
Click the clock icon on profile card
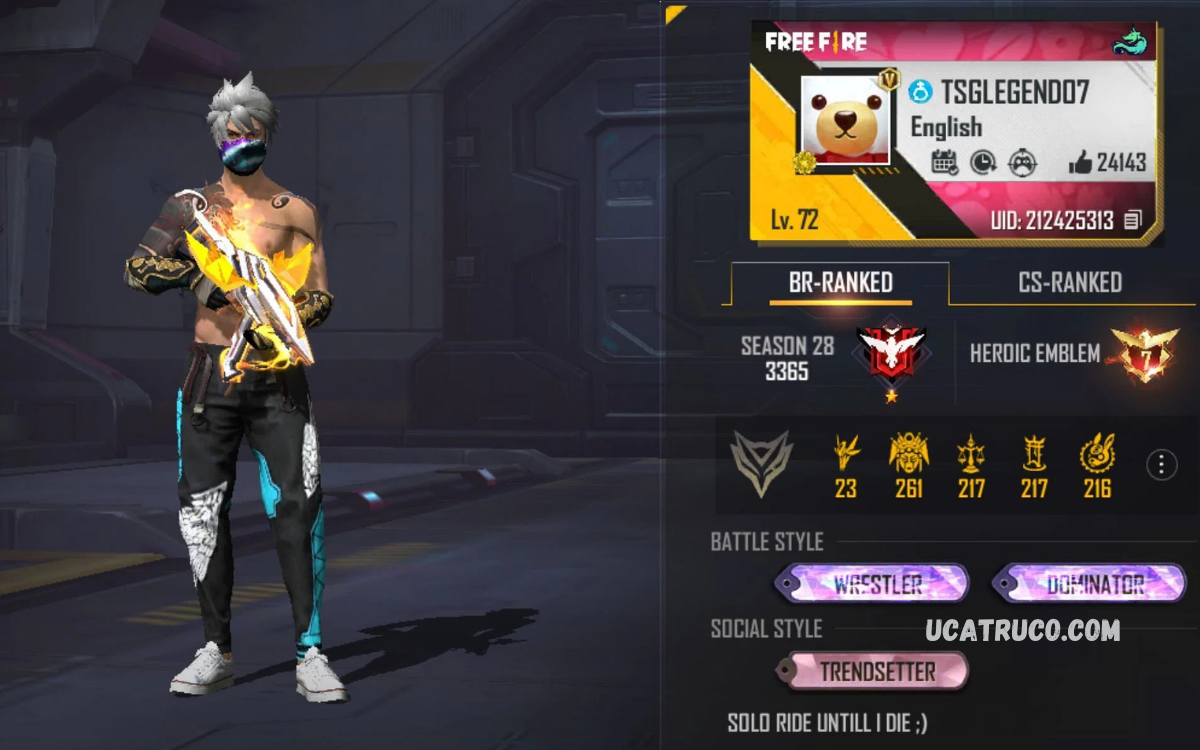click(983, 163)
